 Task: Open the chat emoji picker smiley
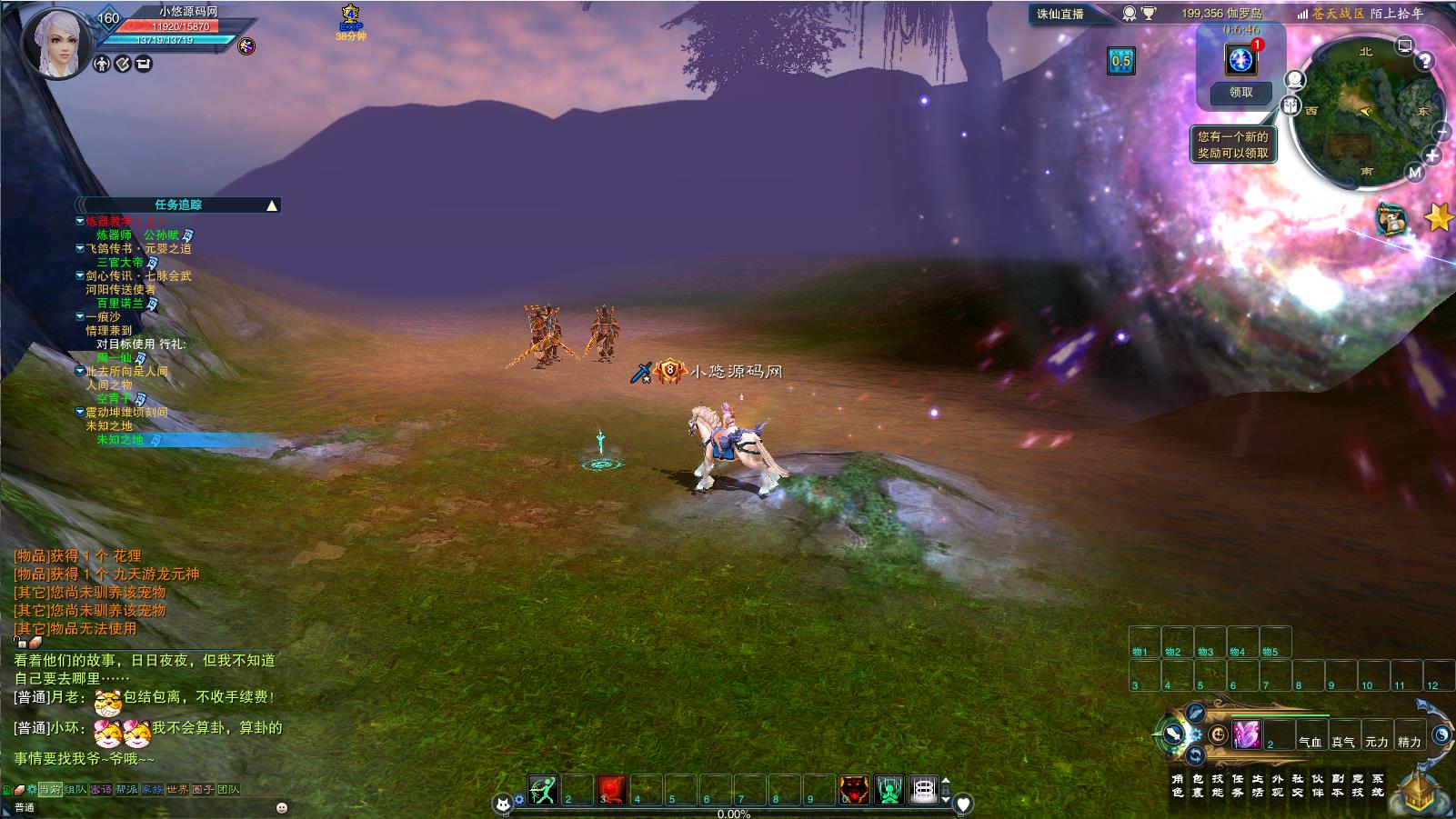(x=282, y=807)
